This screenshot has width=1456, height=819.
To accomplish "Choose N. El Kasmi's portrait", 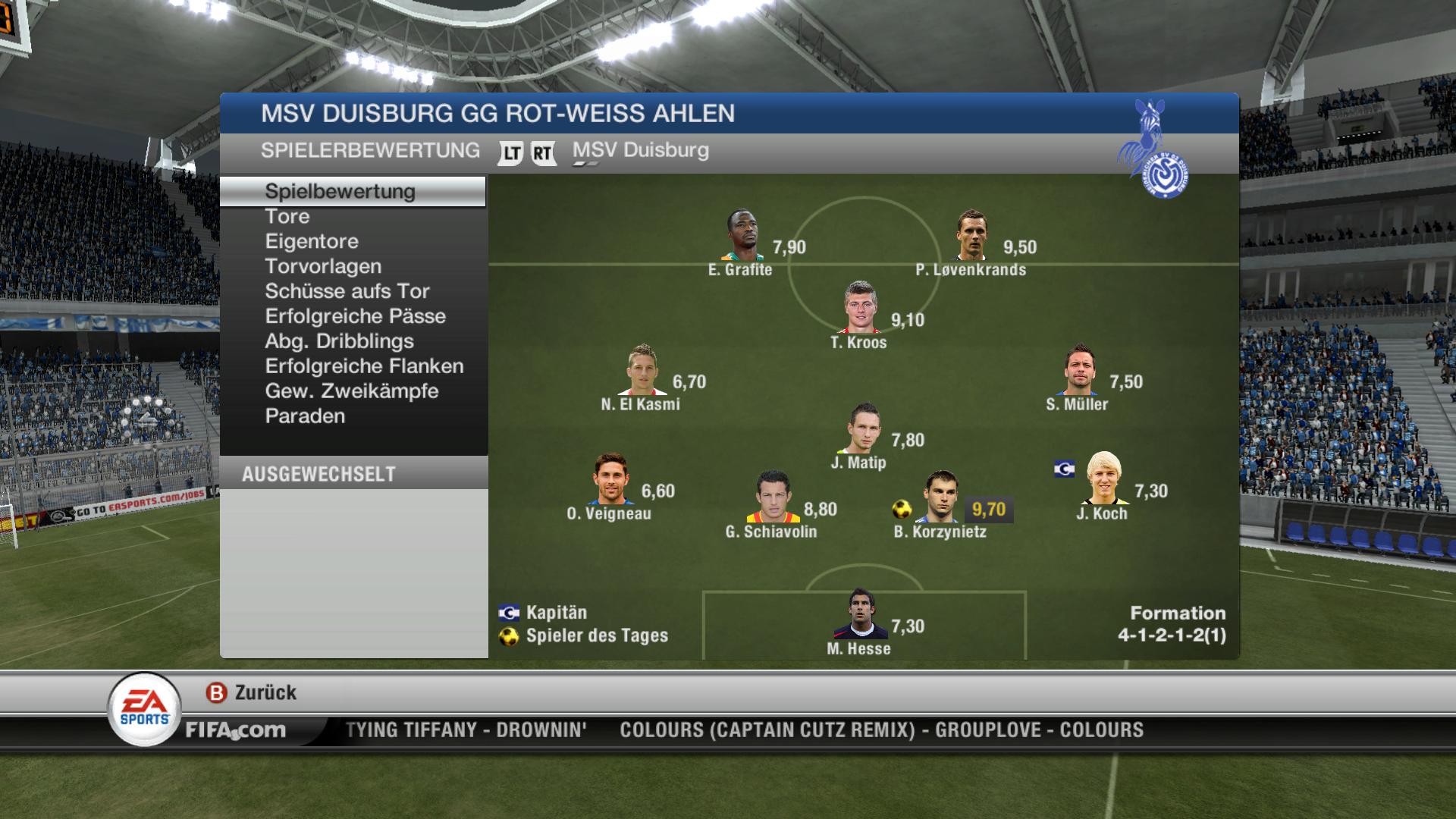I will point(642,371).
